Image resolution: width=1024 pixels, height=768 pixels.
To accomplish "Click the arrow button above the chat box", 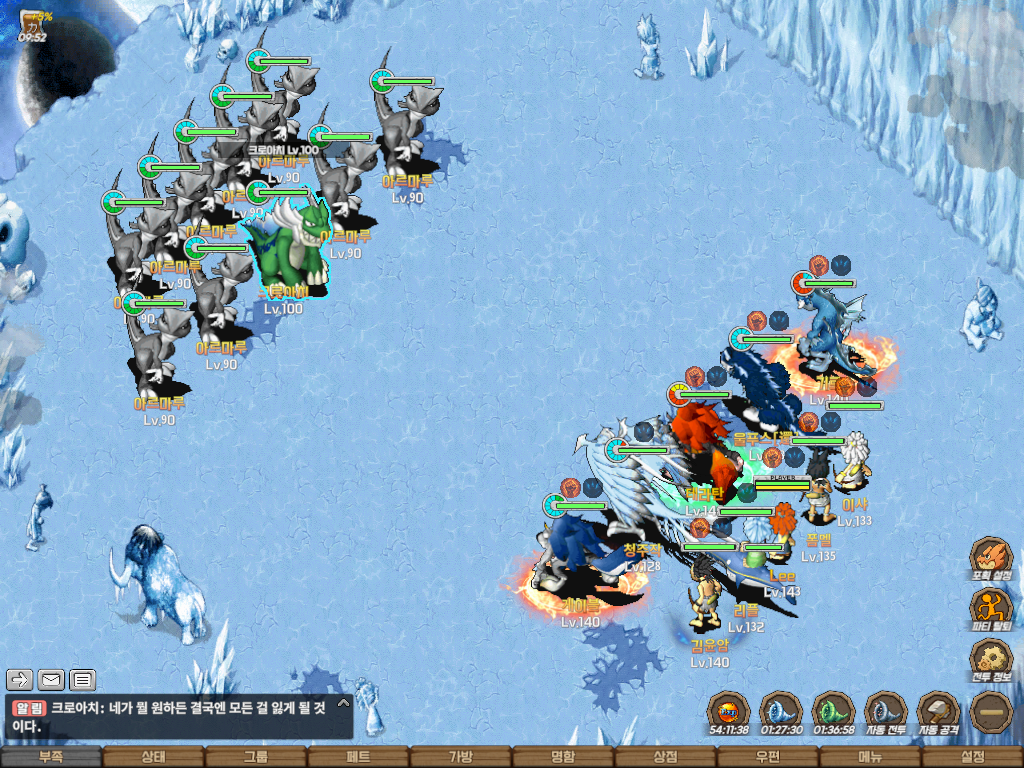I will [x=20, y=680].
